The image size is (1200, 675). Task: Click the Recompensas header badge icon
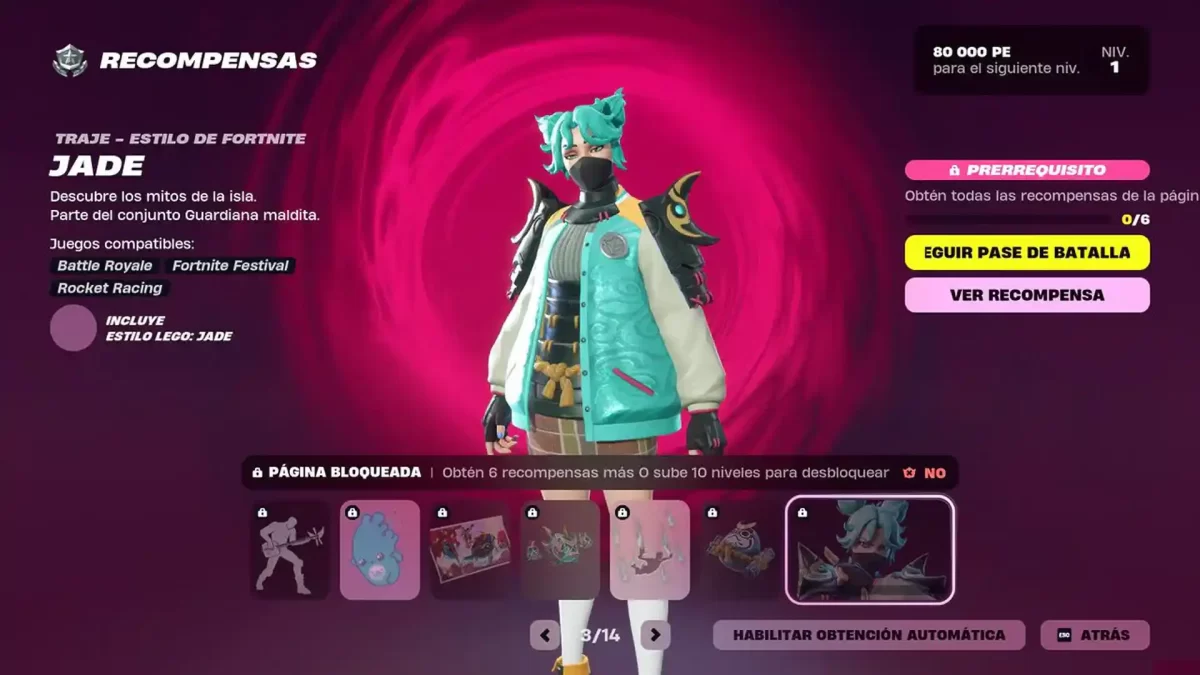(70, 61)
